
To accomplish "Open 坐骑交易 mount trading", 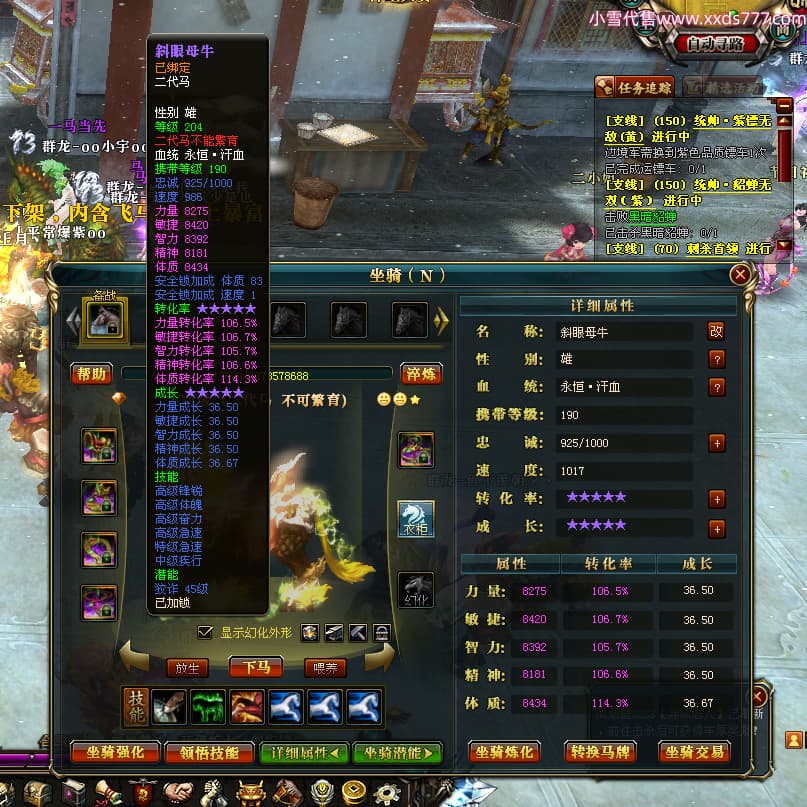I will pyautogui.click(x=694, y=752).
